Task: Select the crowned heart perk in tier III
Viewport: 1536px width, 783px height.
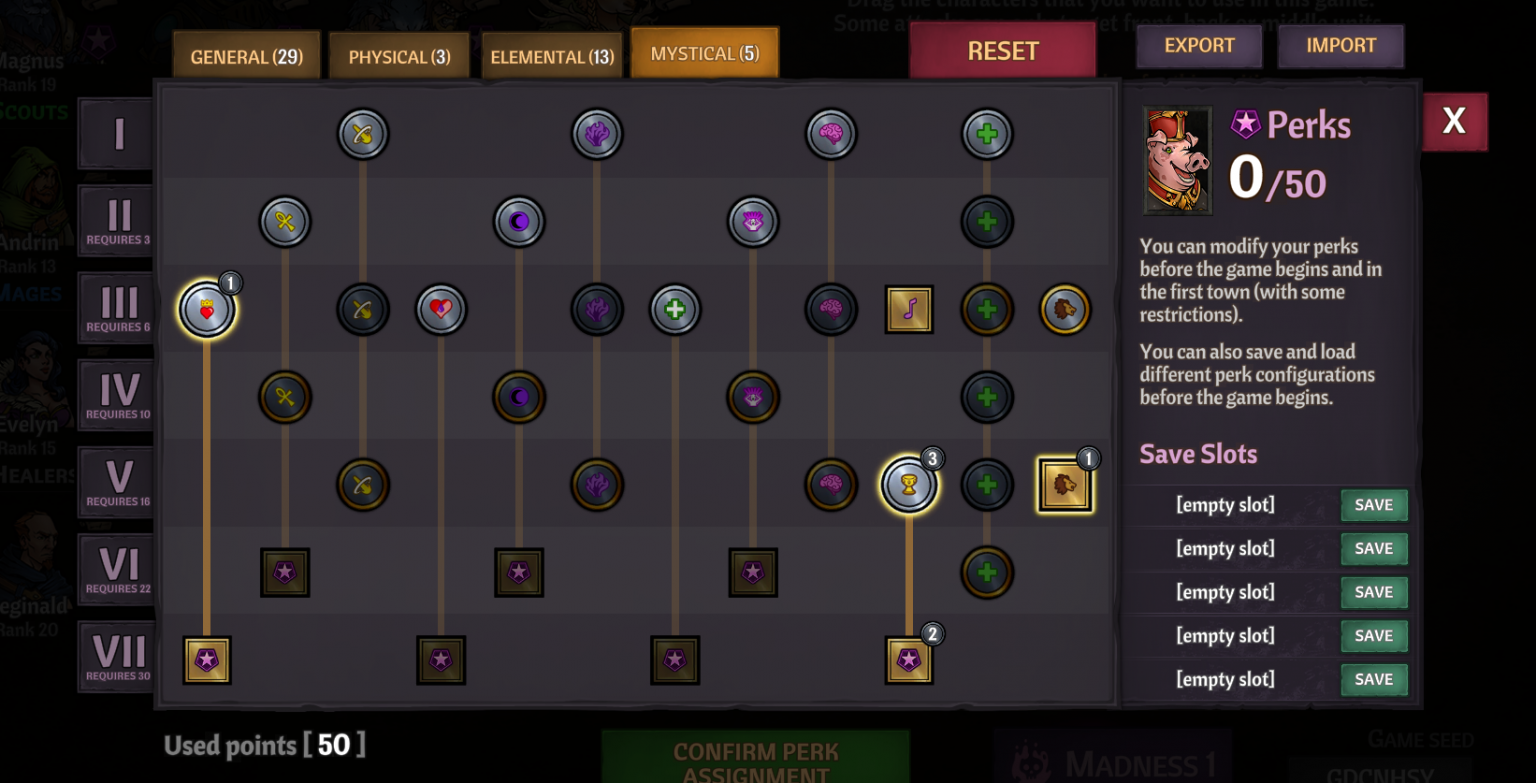Action: (x=207, y=309)
